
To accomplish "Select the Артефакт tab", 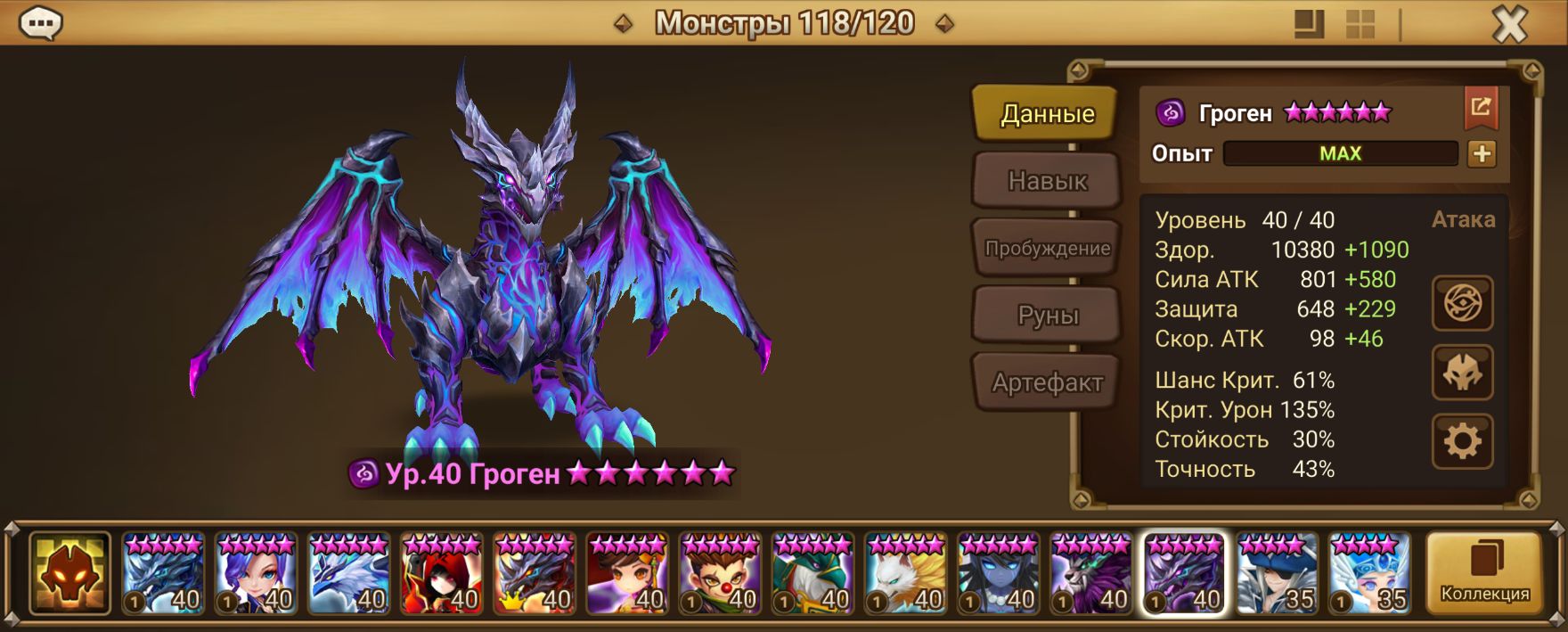I will [1047, 383].
